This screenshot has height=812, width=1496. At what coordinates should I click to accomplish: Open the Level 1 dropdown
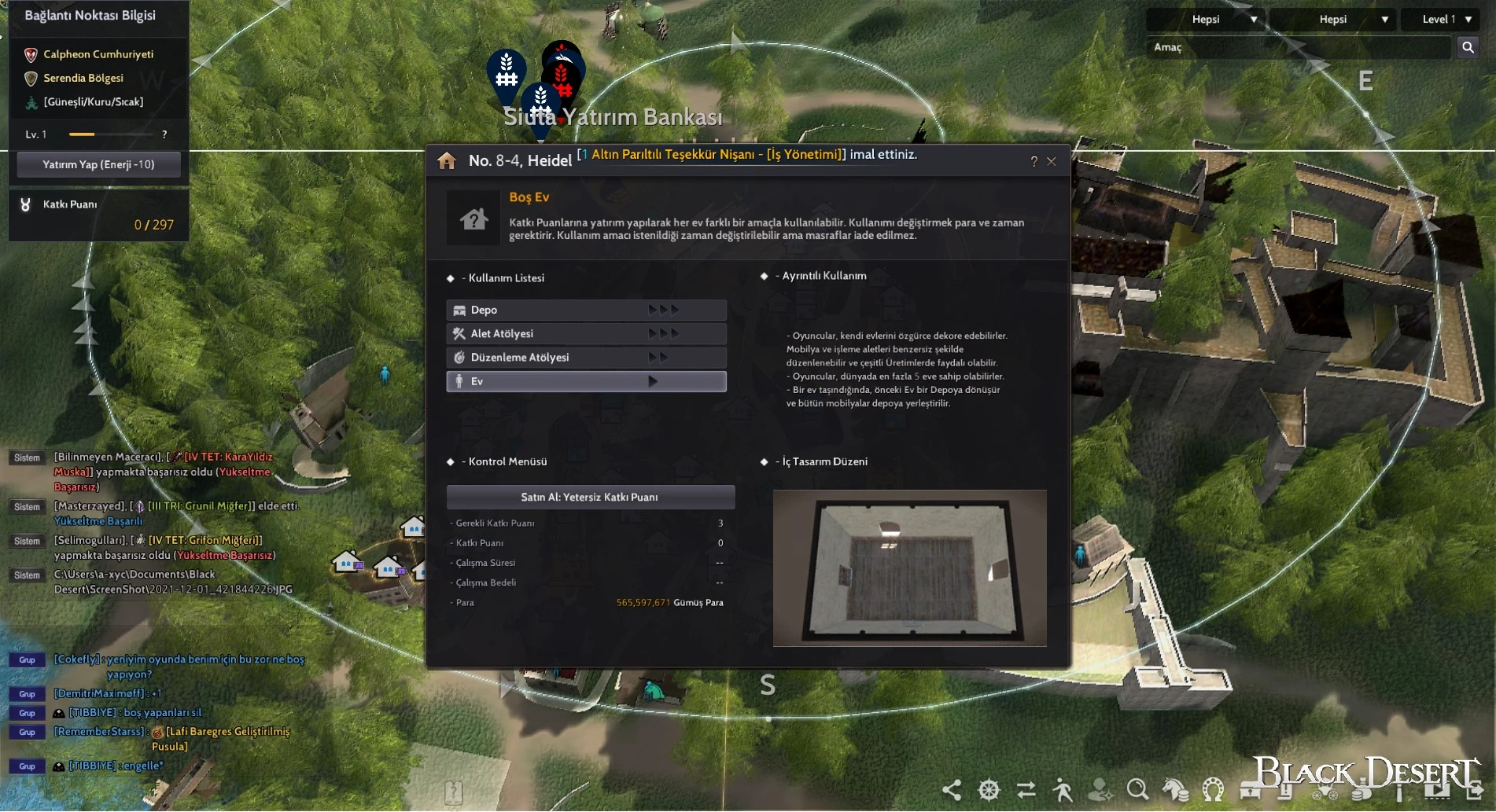[x=1446, y=19]
